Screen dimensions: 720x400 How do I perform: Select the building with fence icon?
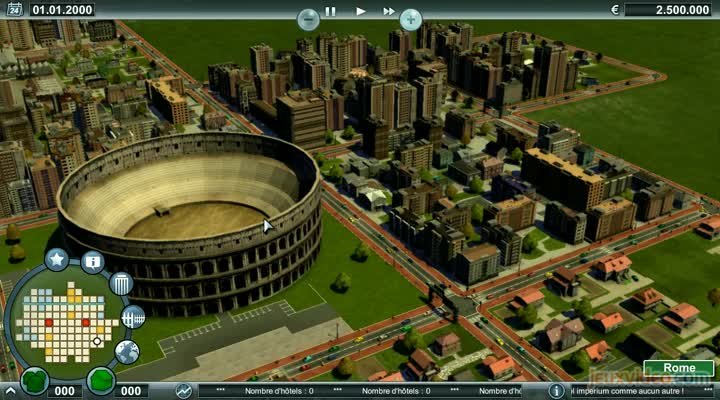point(132,317)
